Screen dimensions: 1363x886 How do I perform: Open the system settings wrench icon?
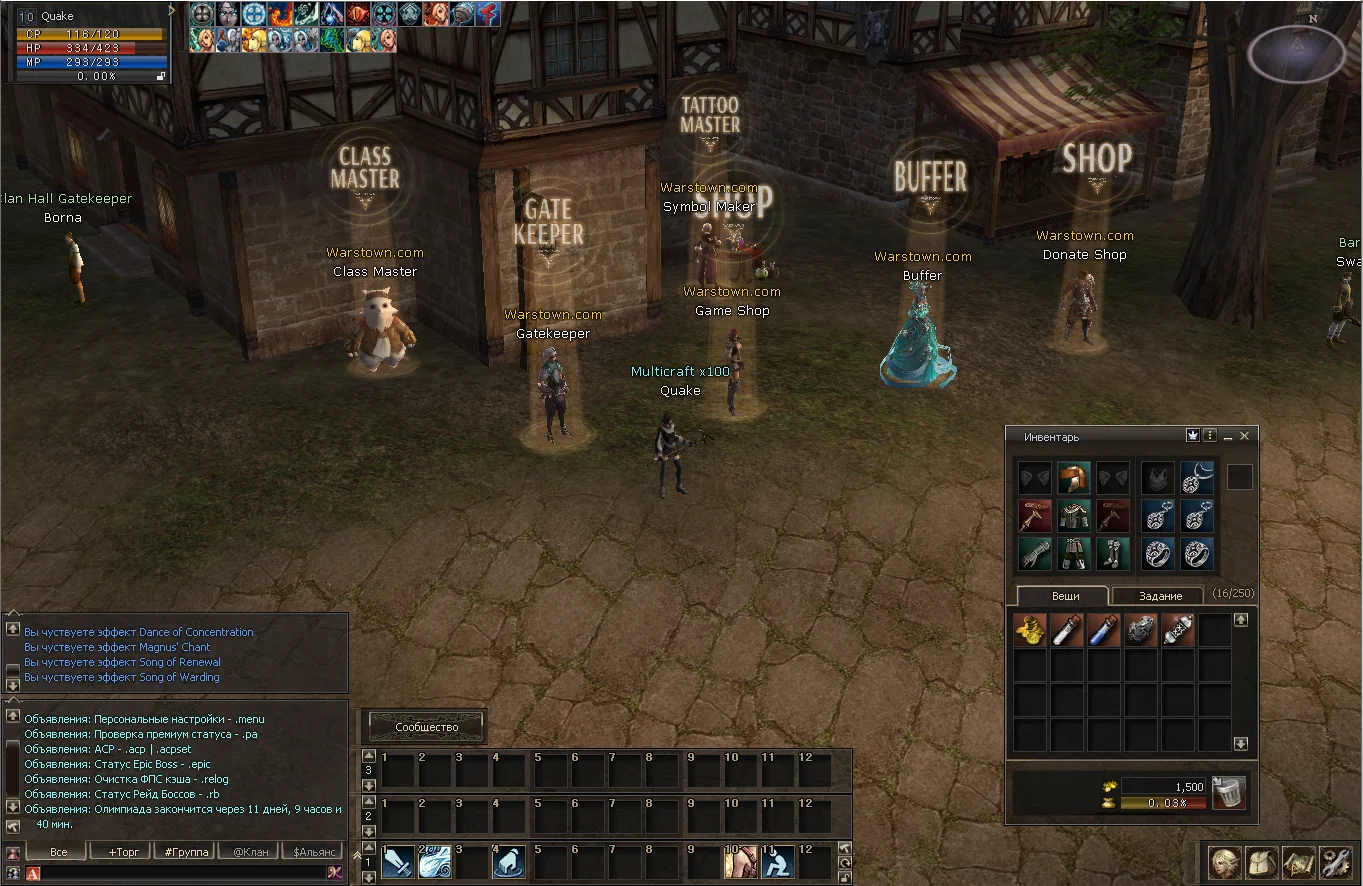tap(1335, 862)
